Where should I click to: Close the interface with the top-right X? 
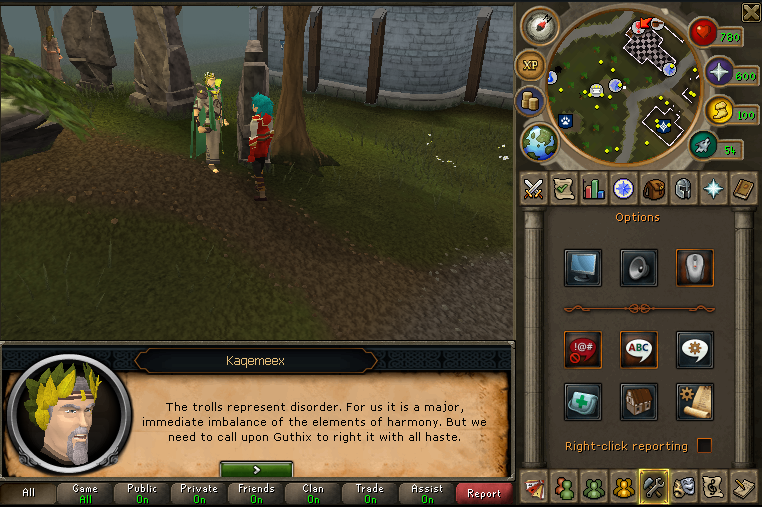751,12
